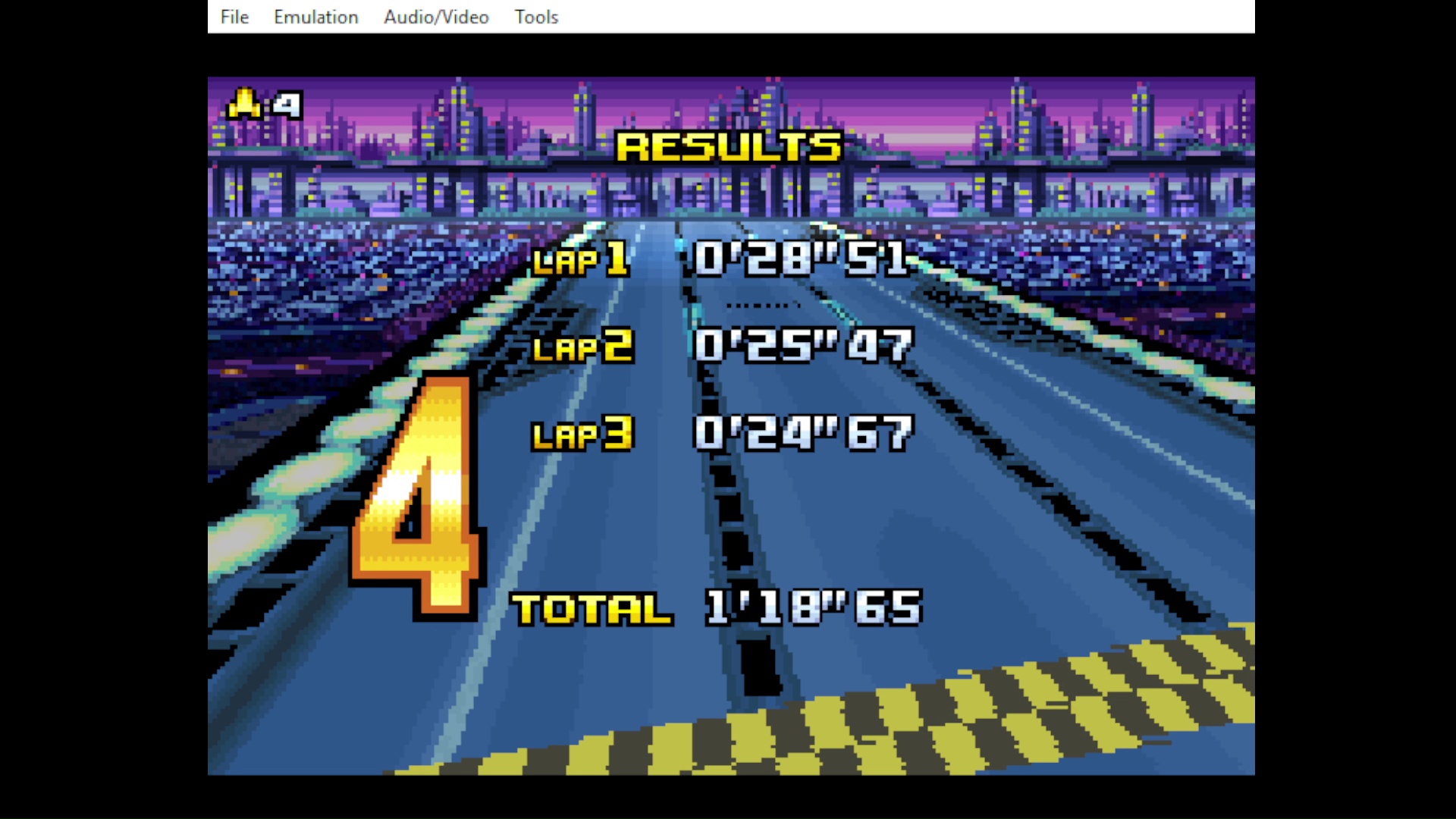The image size is (1456, 819).
Task: Open the Emulation menu
Action: [315, 17]
